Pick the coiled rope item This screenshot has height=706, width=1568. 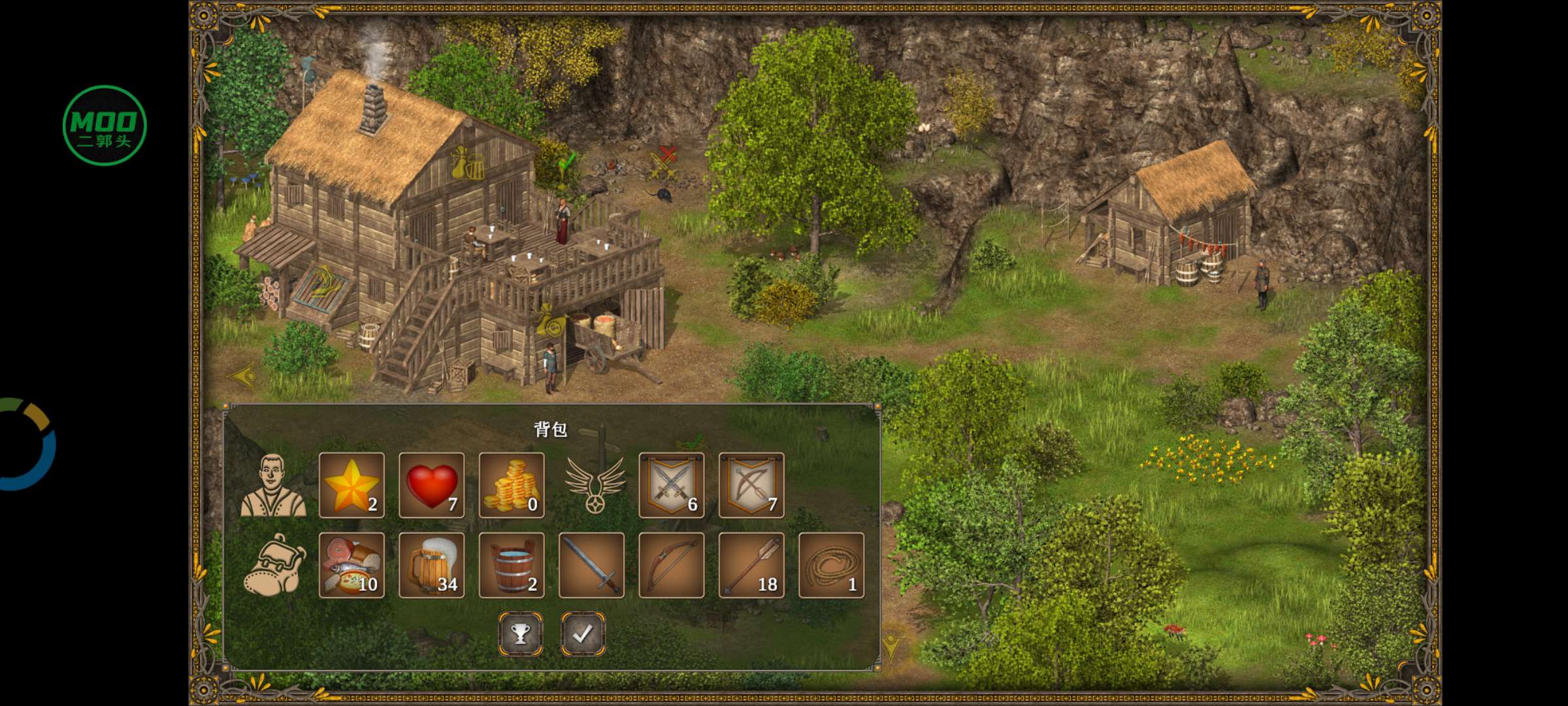[831, 565]
